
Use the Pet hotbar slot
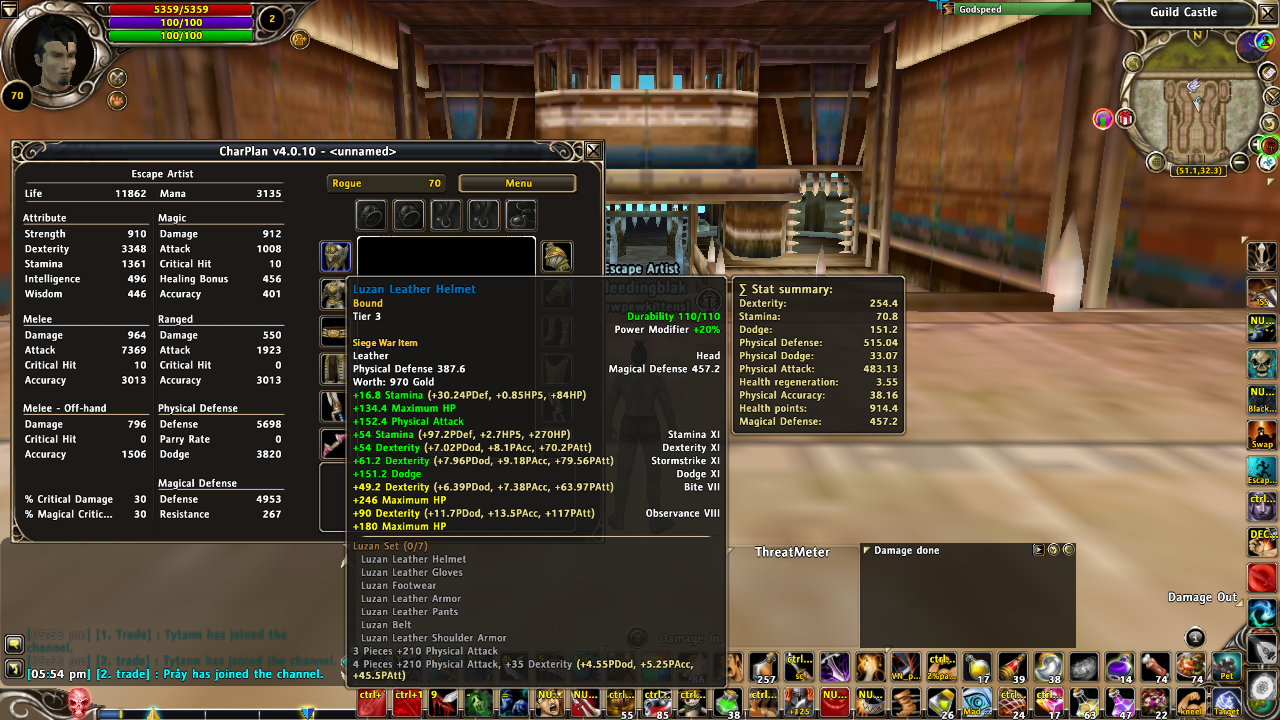click(1226, 667)
